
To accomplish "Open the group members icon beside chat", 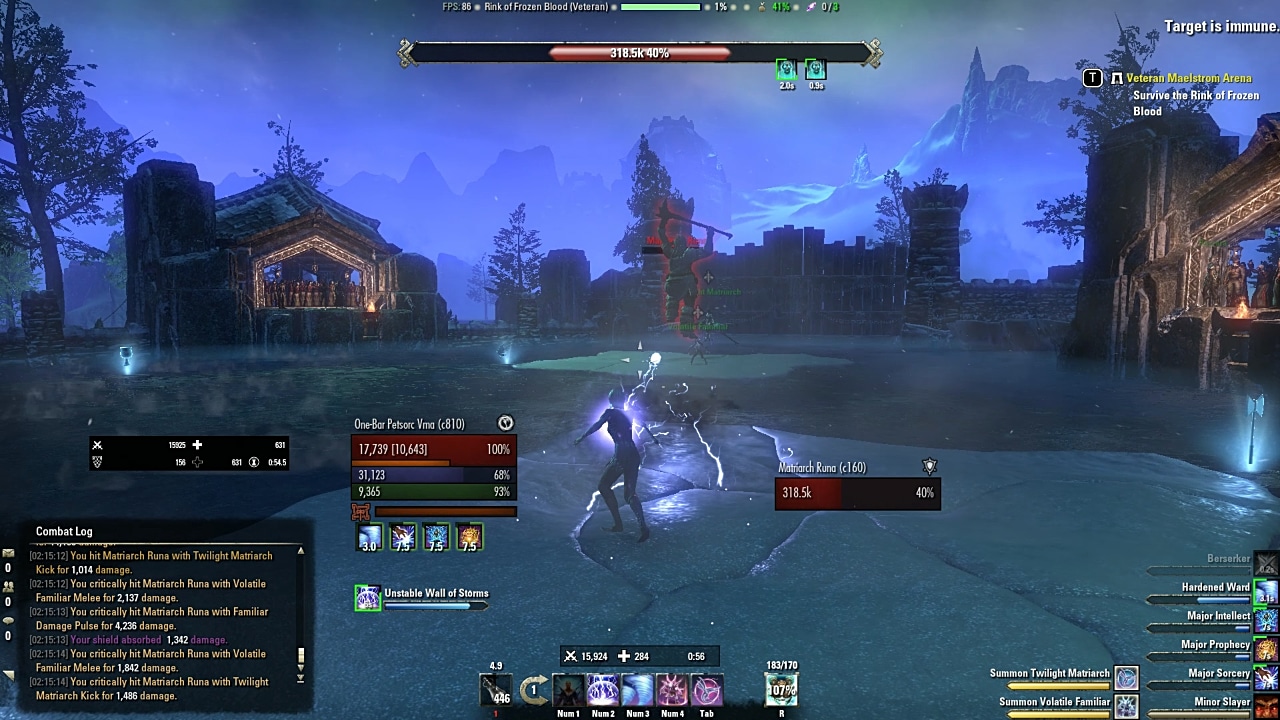I will (x=9, y=586).
